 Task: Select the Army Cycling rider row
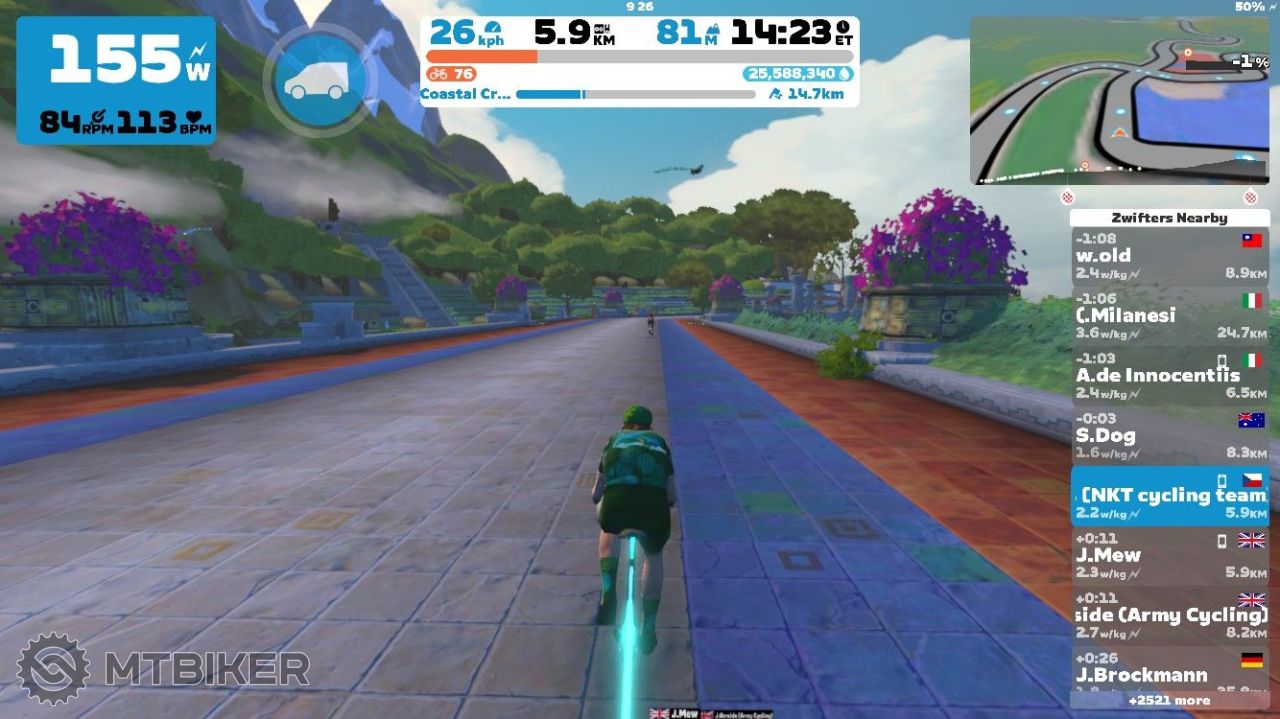[1169, 616]
